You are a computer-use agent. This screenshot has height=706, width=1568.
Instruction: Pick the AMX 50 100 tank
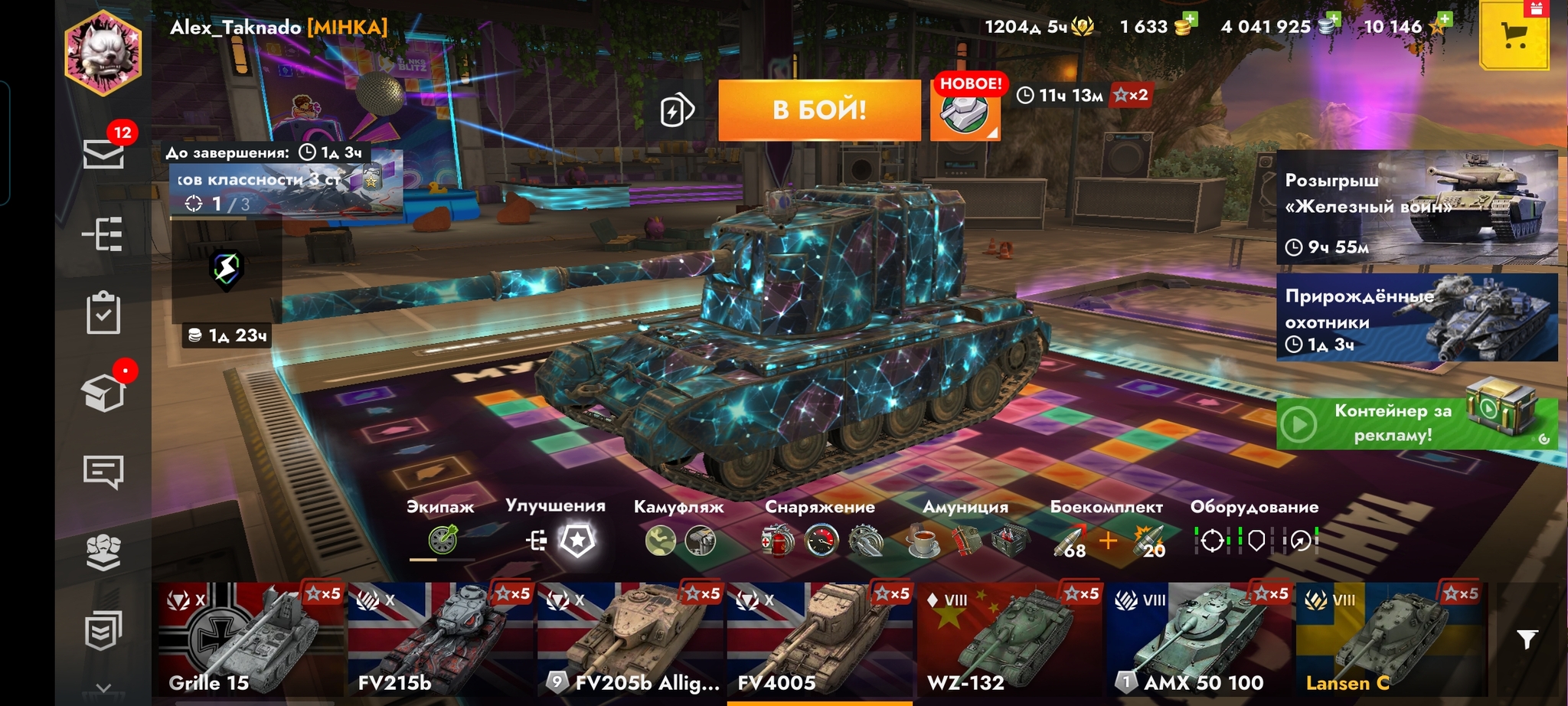[1198, 639]
